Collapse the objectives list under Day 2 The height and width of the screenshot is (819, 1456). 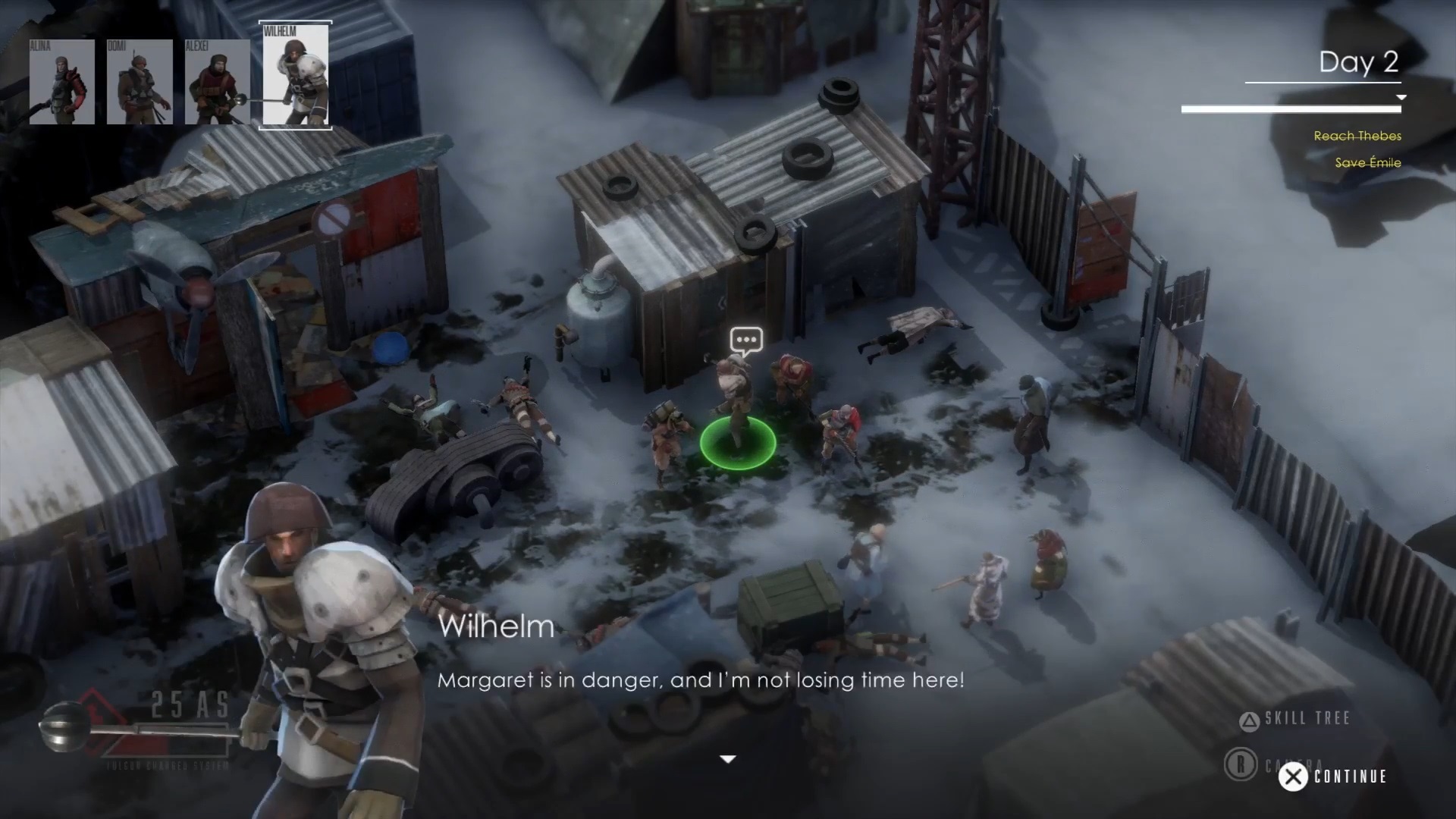1402,97
